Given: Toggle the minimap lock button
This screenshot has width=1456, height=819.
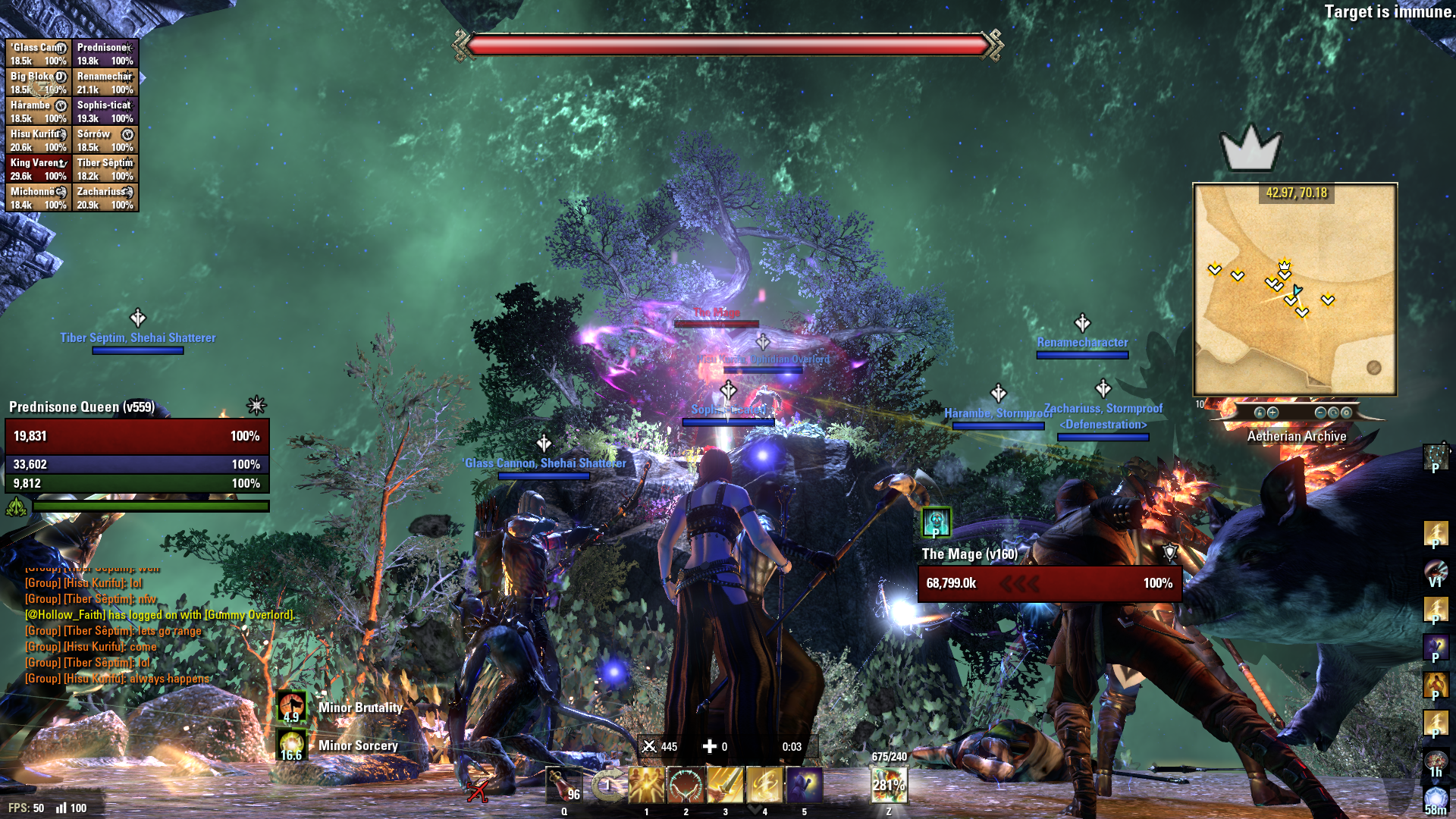Looking at the screenshot, I should pyautogui.click(x=1260, y=413).
